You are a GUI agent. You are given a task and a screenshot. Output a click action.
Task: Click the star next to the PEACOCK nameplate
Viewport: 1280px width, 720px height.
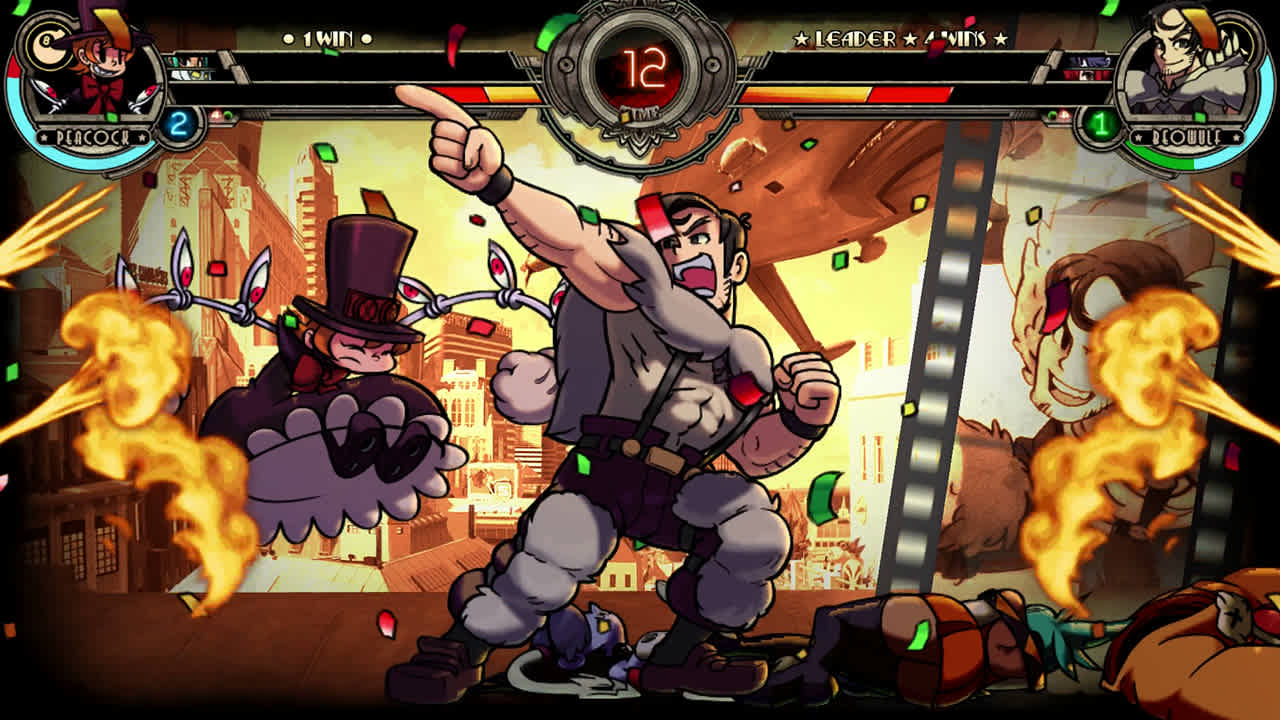pos(43,137)
